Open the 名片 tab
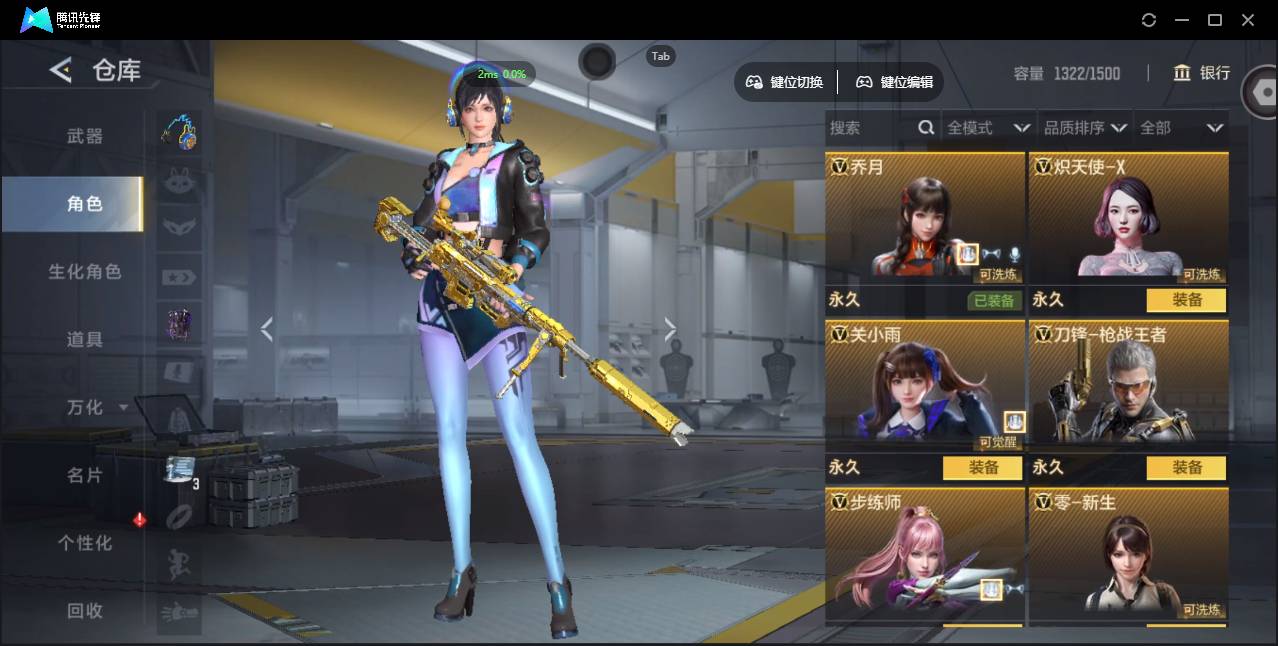The height and width of the screenshot is (646, 1278). 85,475
